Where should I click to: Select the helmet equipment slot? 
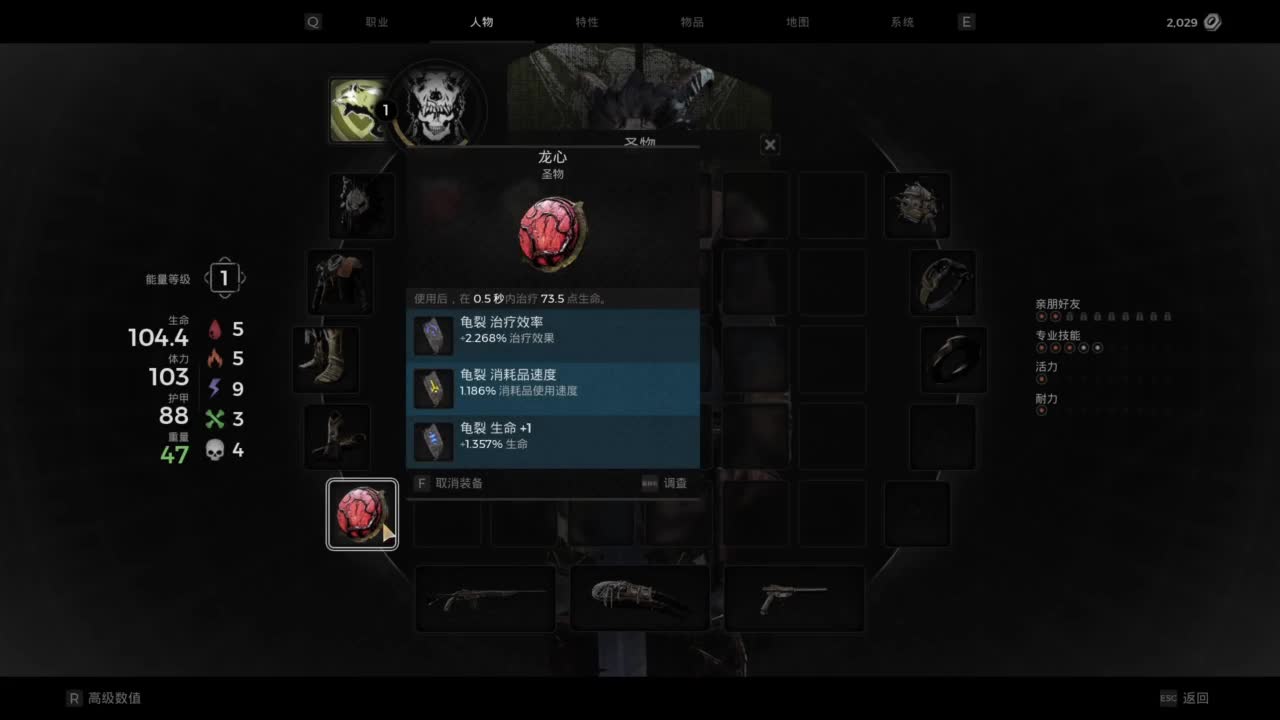pos(362,206)
